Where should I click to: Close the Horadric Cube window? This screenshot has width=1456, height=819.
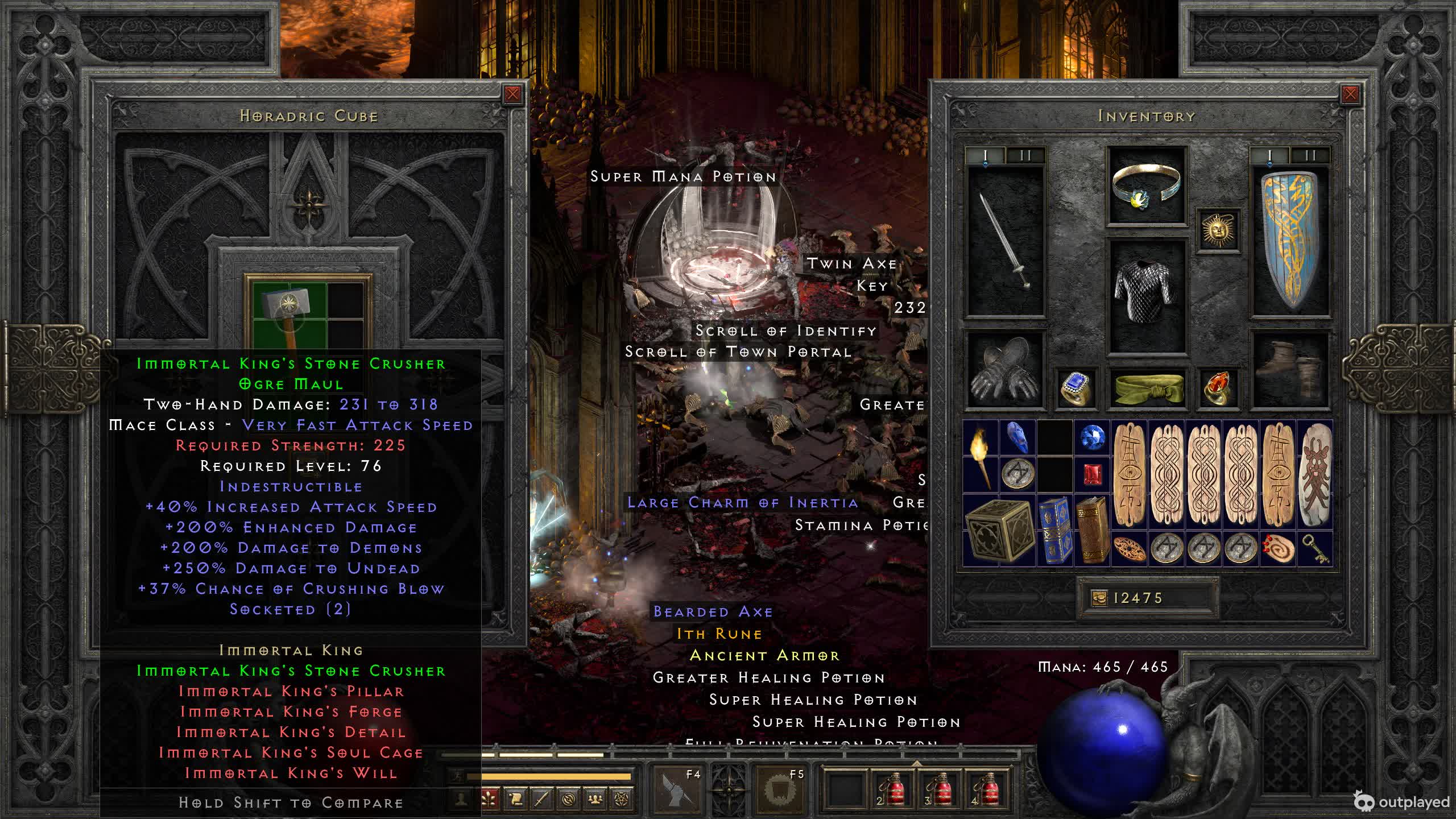click(x=512, y=94)
